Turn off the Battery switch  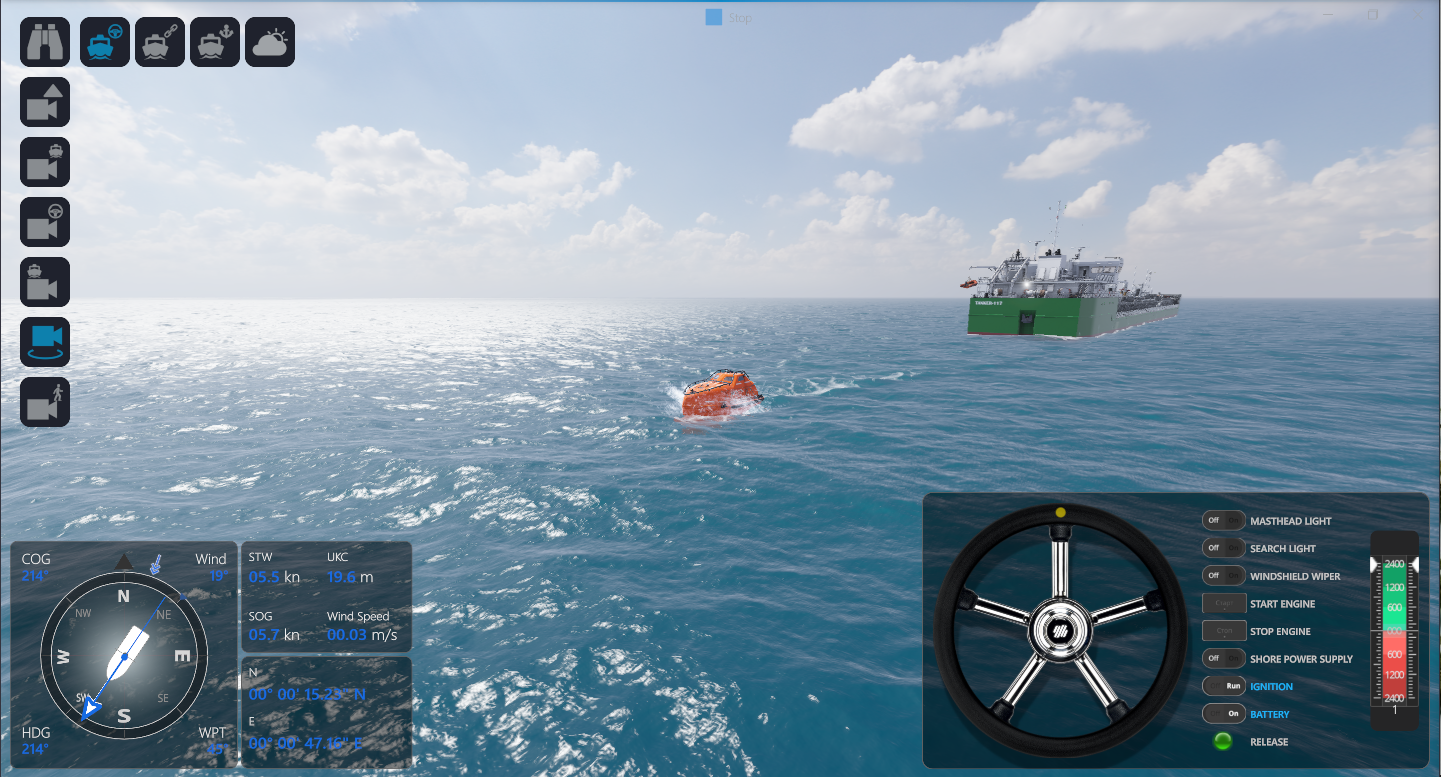1223,714
